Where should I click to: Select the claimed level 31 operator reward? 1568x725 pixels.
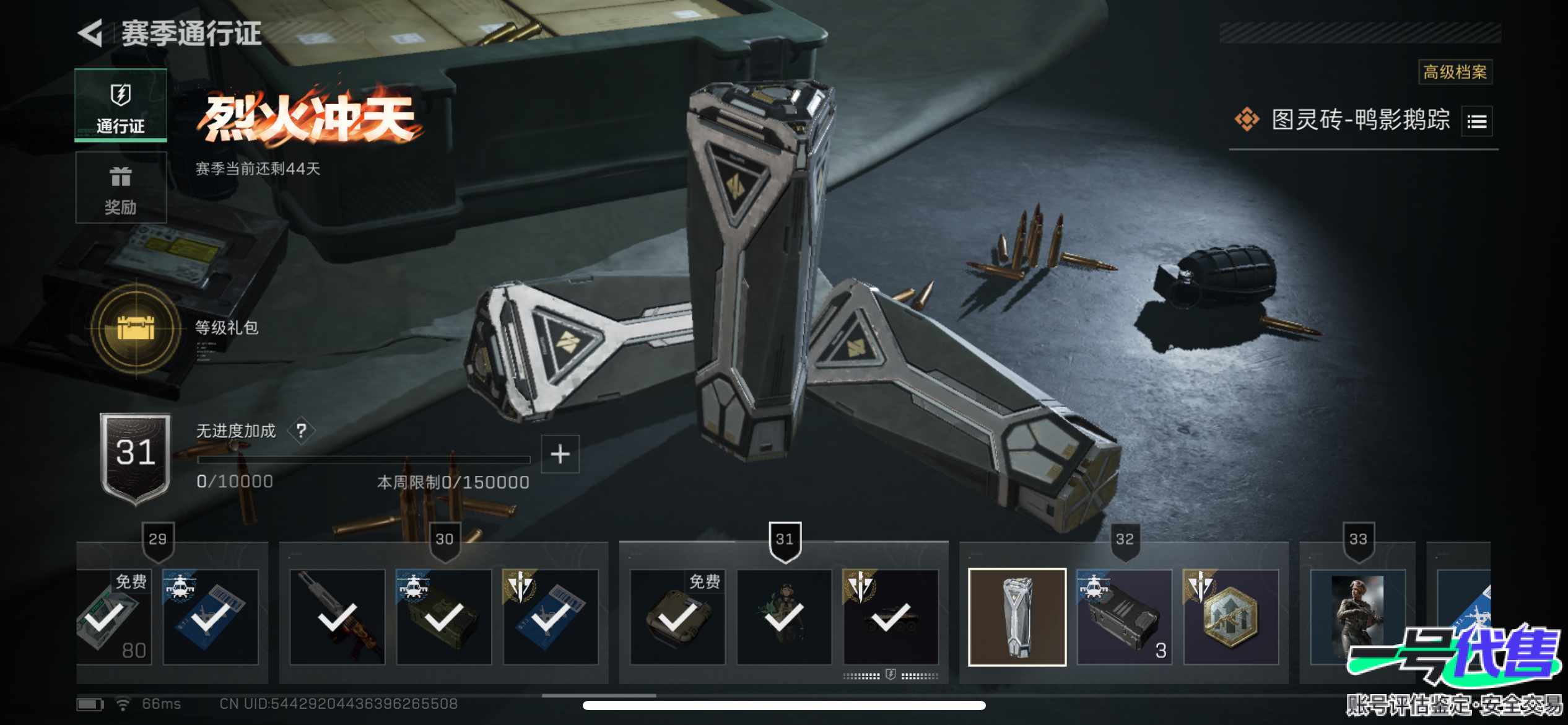(x=784, y=617)
